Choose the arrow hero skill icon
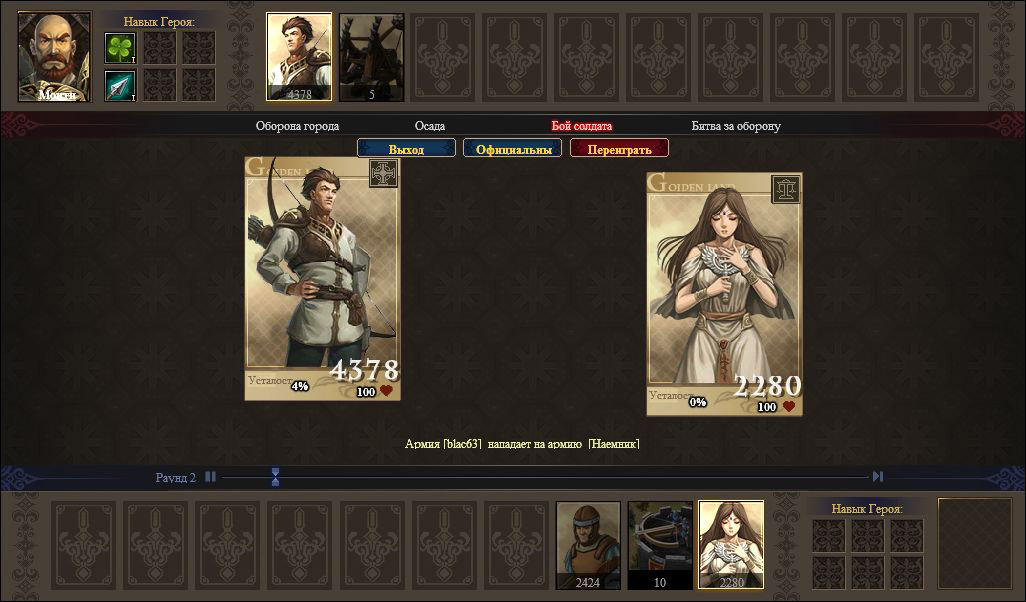1026x602 pixels. point(120,85)
